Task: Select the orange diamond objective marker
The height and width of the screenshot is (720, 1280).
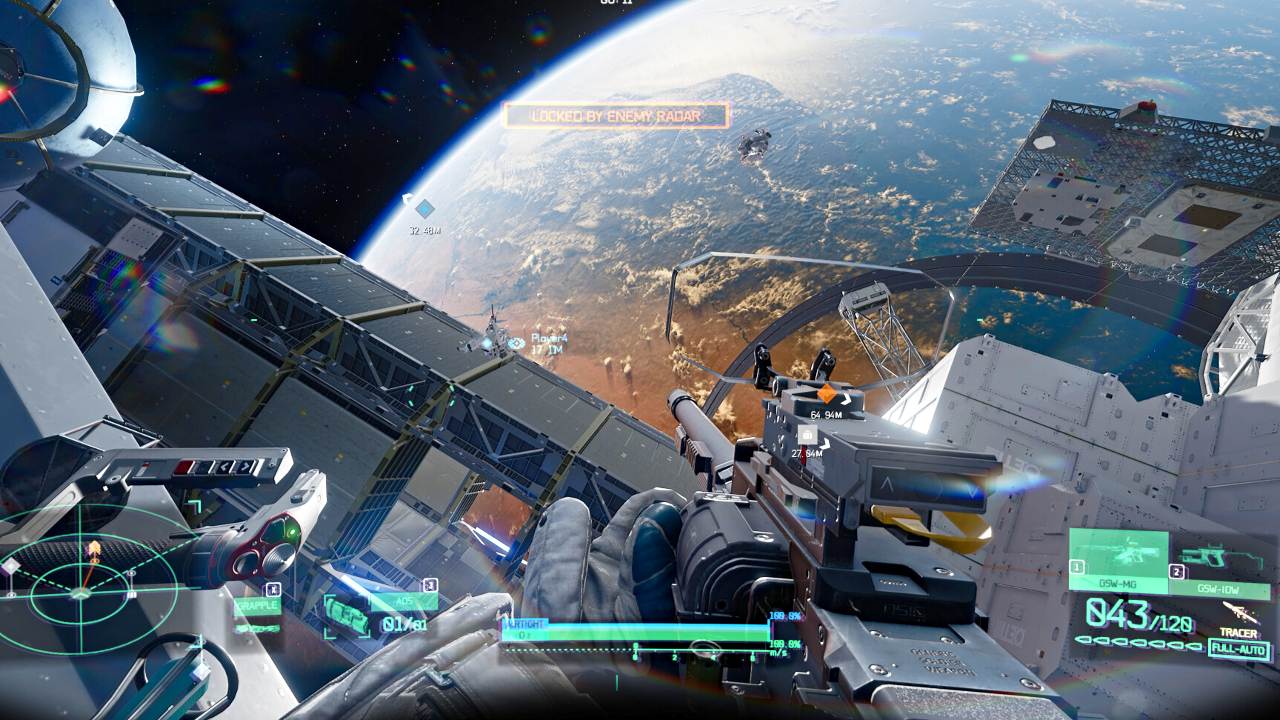Action: (x=826, y=395)
